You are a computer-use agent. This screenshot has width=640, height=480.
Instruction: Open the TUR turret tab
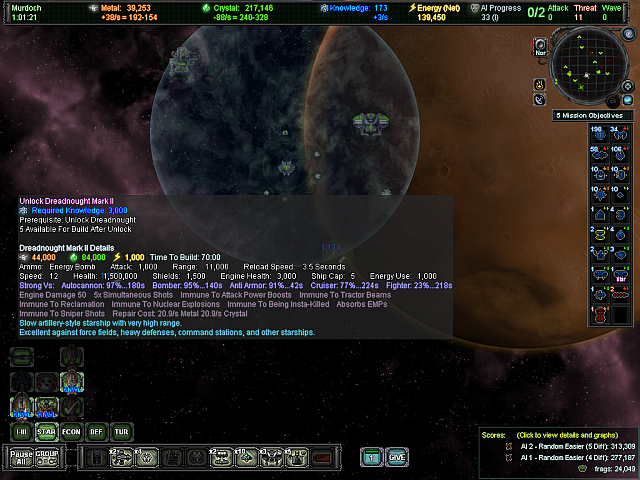122,431
